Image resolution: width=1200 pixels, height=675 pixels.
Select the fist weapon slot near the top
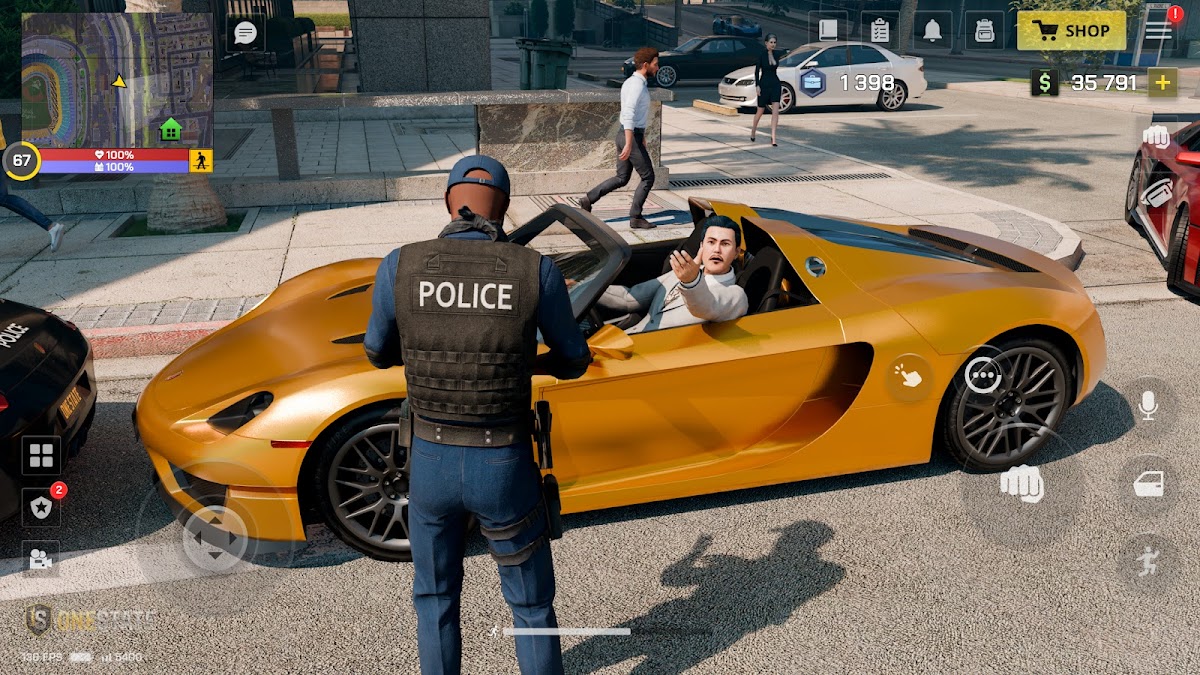pyautogui.click(x=1156, y=137)
